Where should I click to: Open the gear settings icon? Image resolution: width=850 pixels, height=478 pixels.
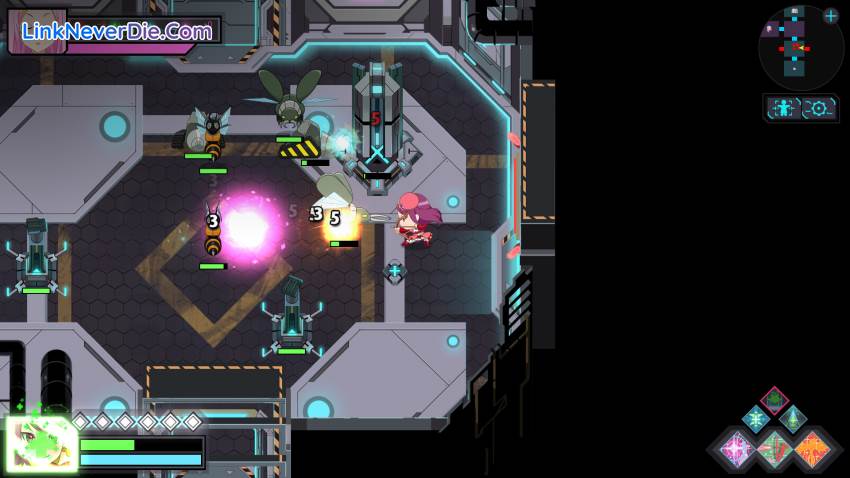point(820,108)
